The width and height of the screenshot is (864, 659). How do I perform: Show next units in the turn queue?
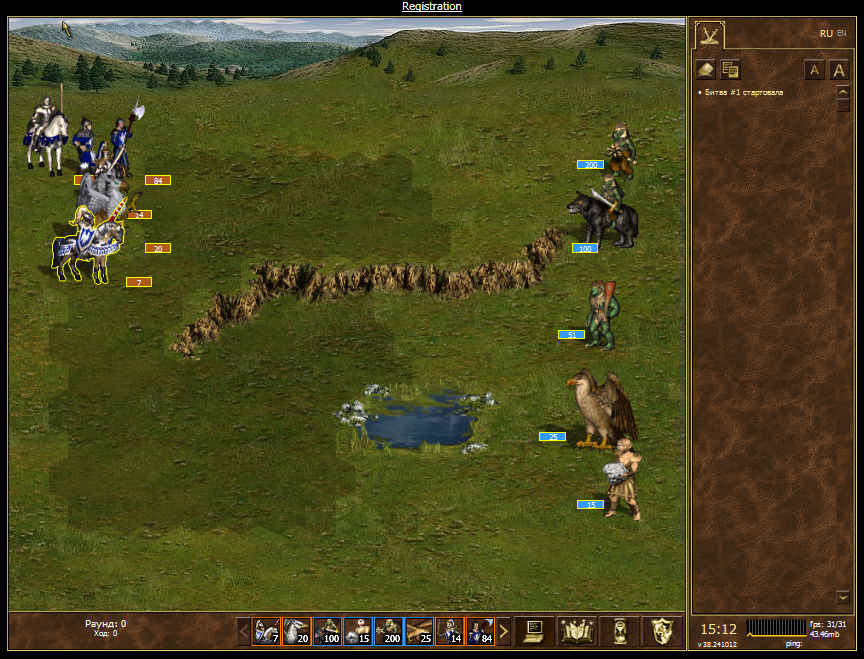point(504,631)
